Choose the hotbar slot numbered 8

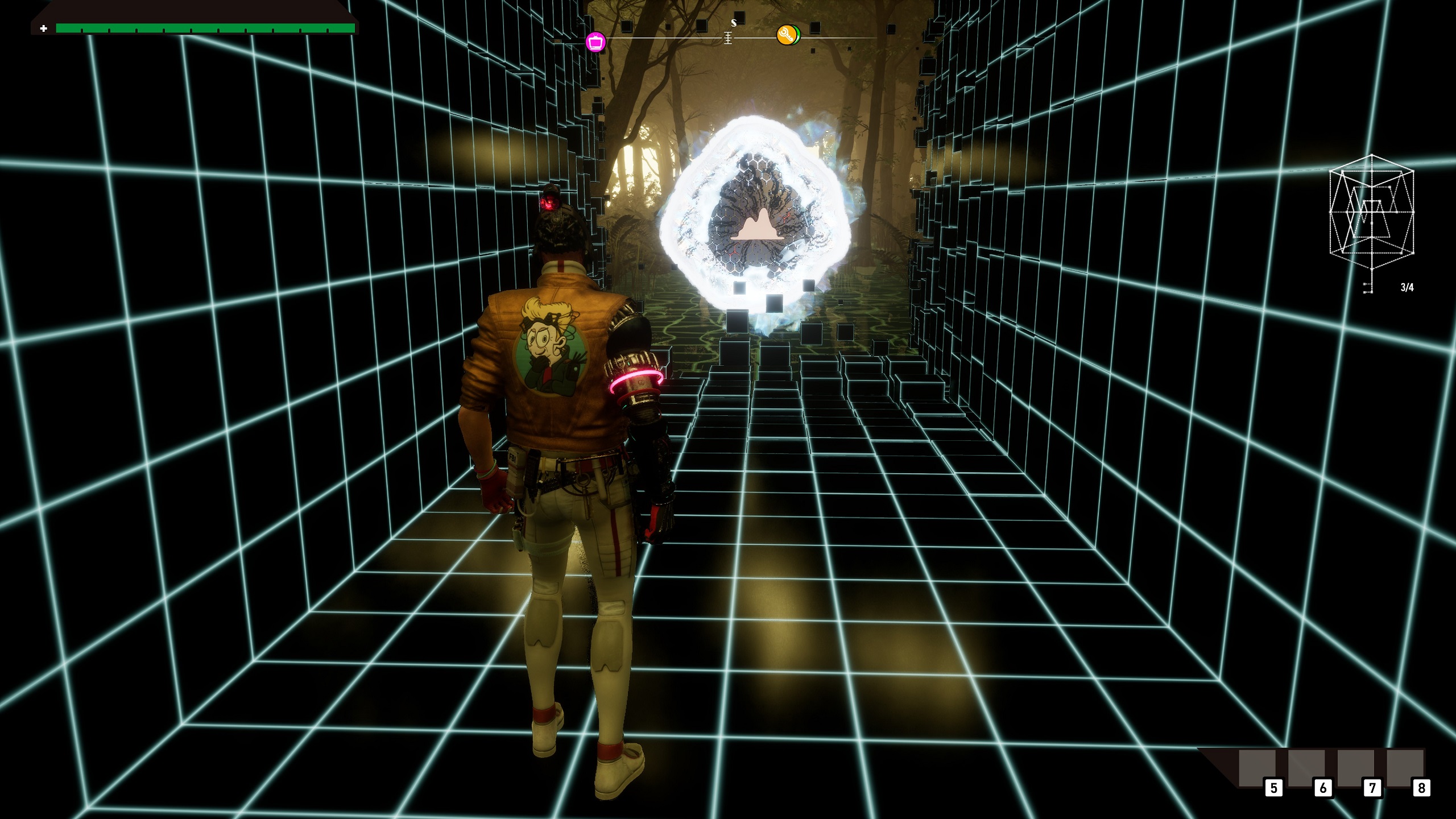click(1405, 768)
